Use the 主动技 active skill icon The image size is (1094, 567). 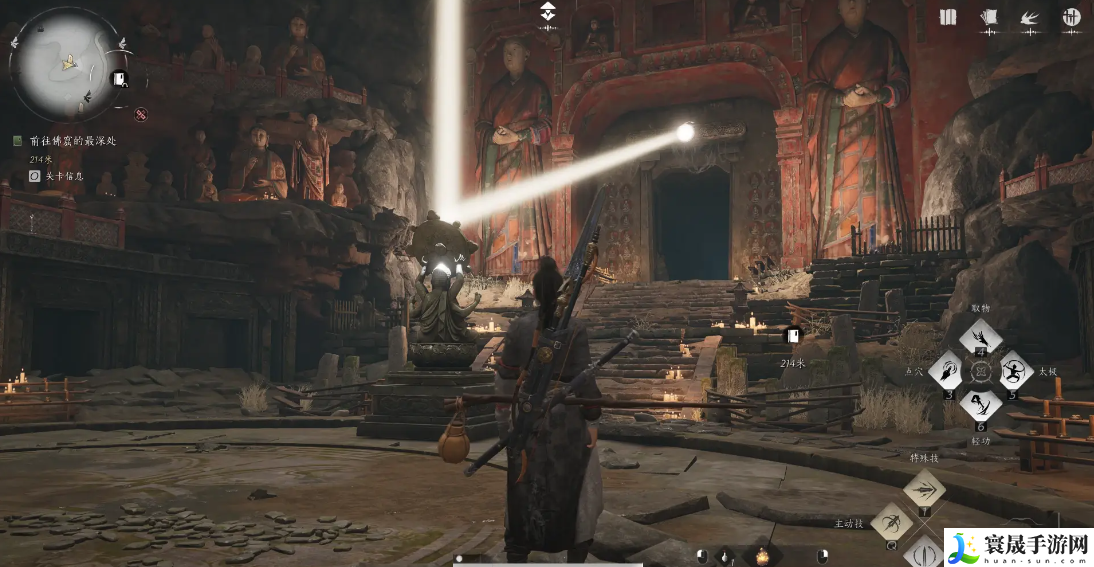pos(890,522)
